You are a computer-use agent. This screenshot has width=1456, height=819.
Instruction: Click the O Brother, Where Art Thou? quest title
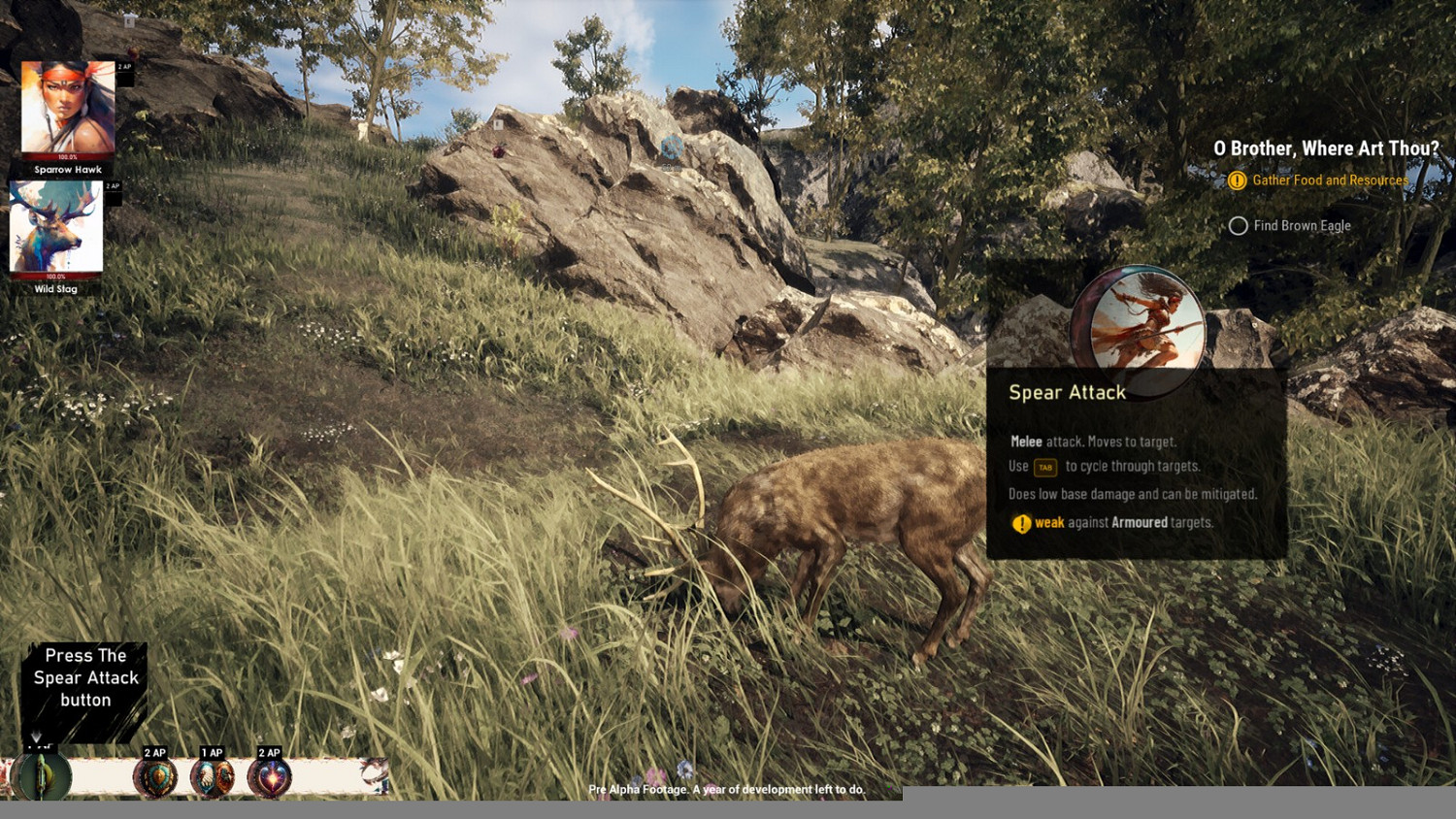[1326, 148]
